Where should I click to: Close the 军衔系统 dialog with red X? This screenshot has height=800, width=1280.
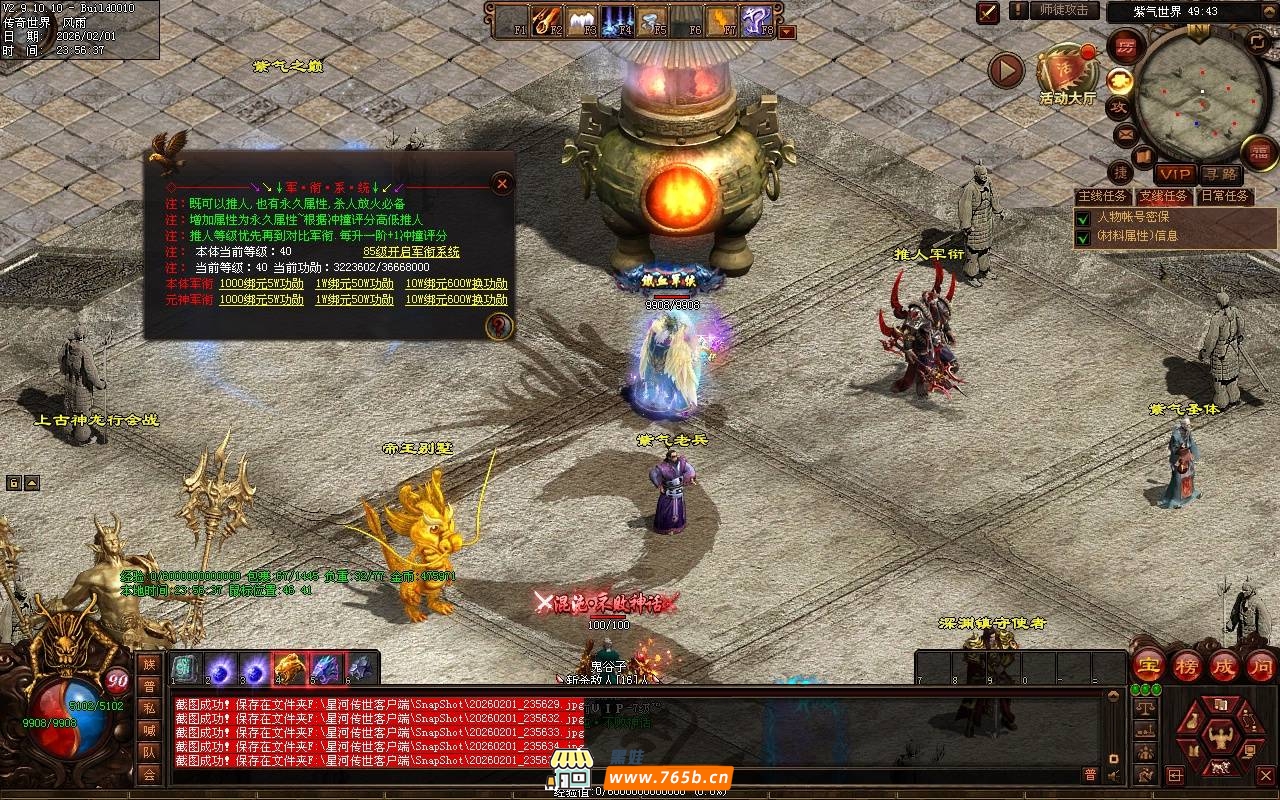502,183
